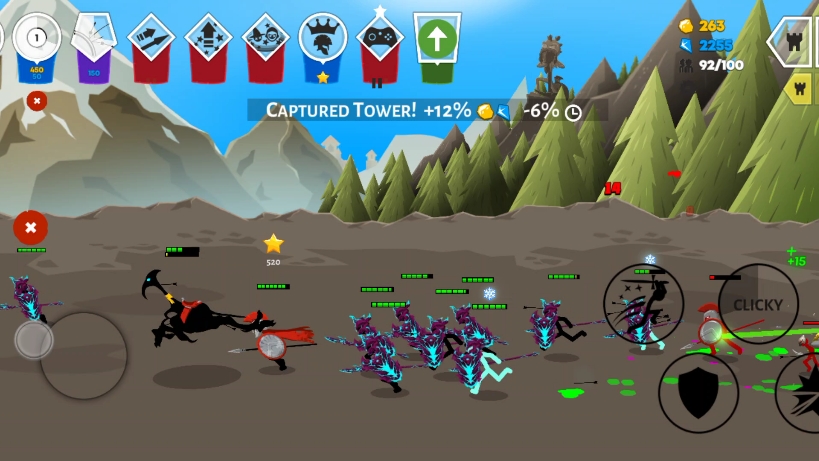Click the large red X above the joystick

pos(31,228)
